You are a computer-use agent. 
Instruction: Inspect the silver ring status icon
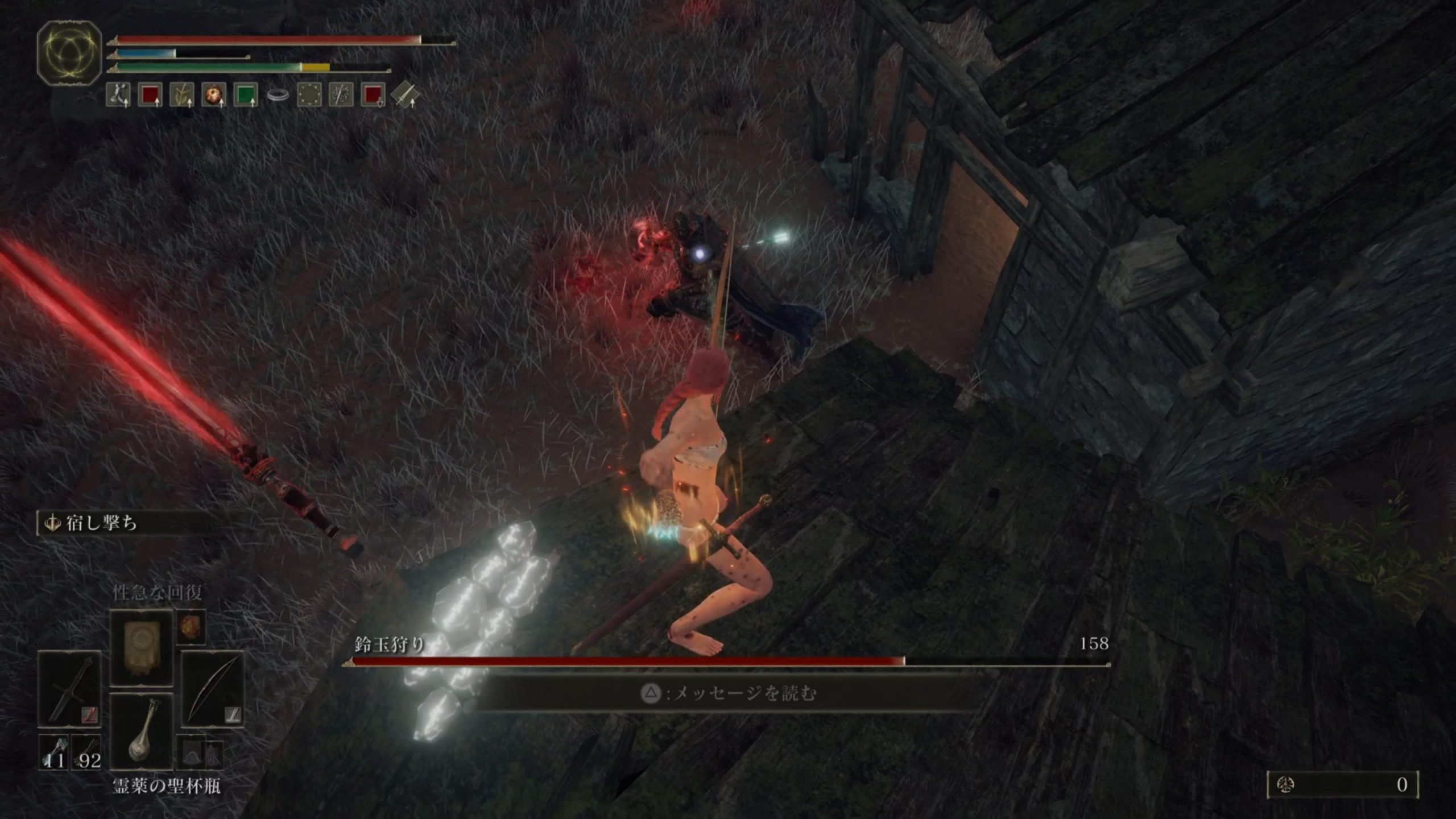pos(278,95)
